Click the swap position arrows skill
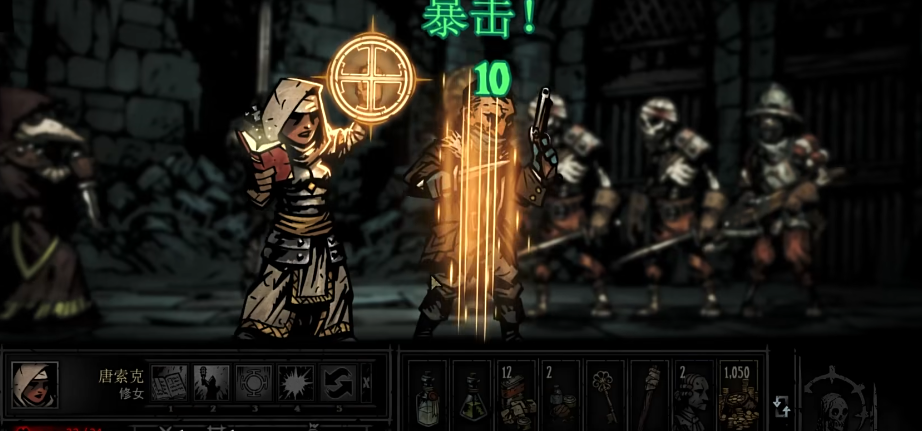The height and width of the screenshot is (431, 922). pos(338,382)
